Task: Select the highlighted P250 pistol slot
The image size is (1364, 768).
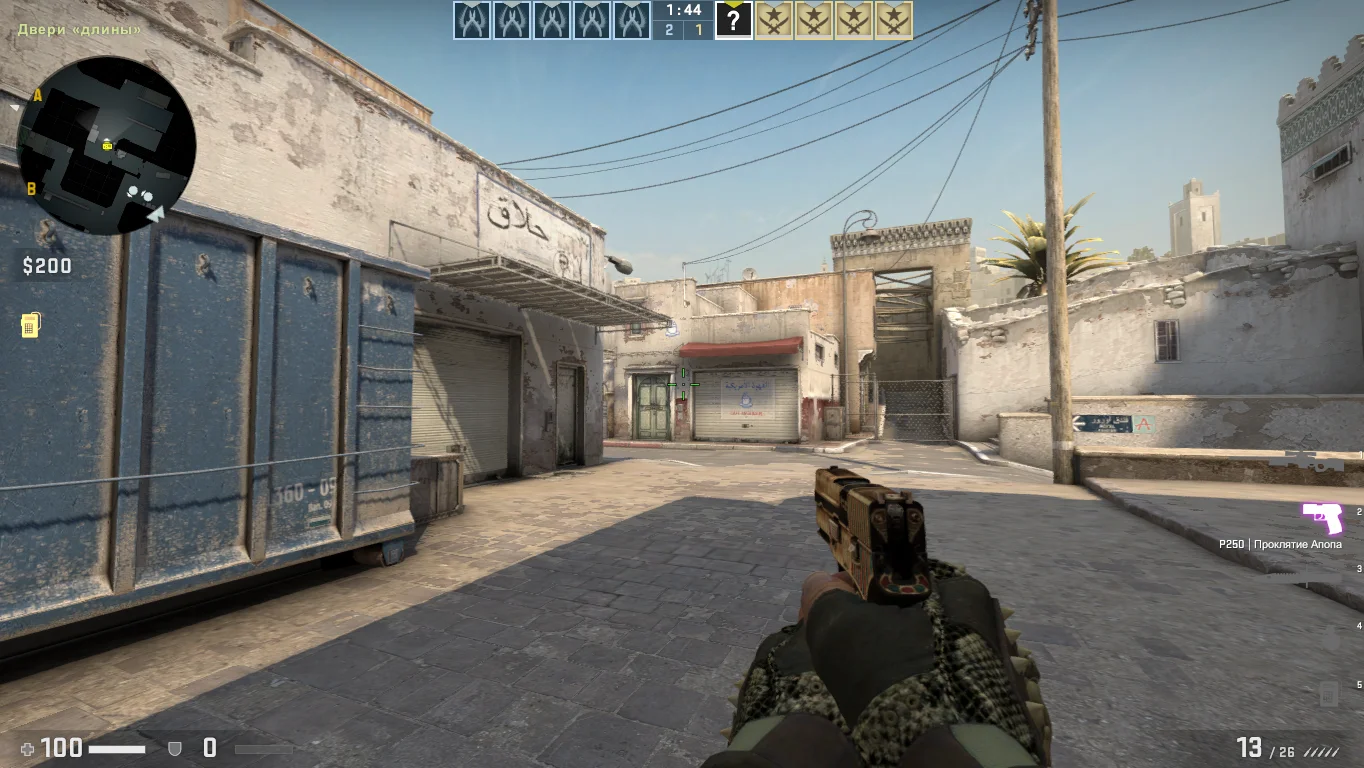Action: [x=1322, y=518]
